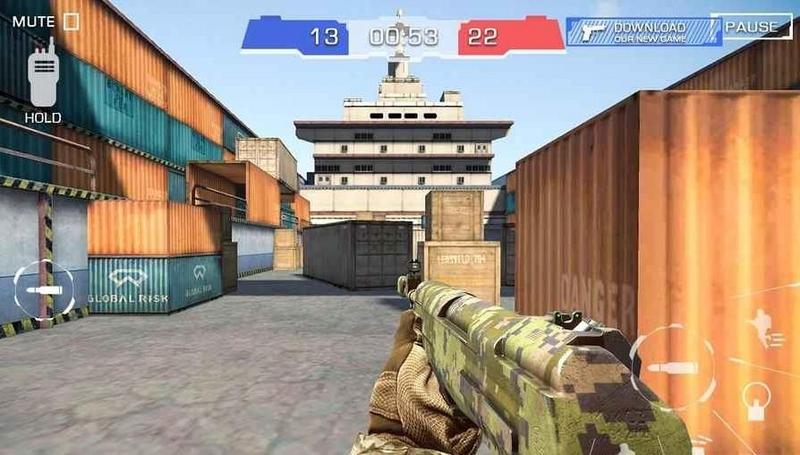The width and height of the screenshot is (800, 455).
Task: Open the Download Our New Game banner
Action: click(x=643, y=31)
